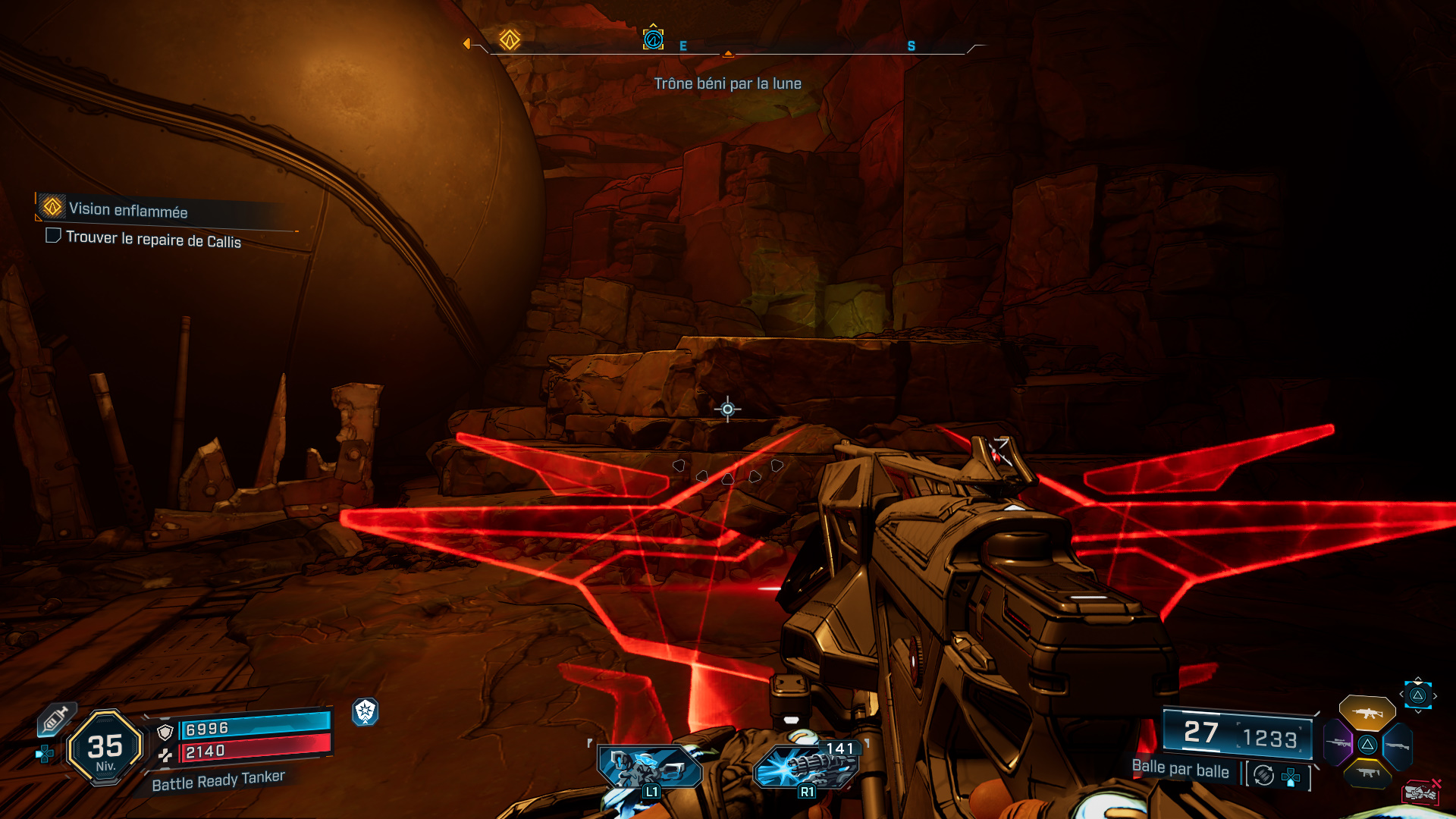This screenshot has height=819, width=1456.
Task: Select the orange assault rifle weapon slot
Action: tap(1367, 713)
